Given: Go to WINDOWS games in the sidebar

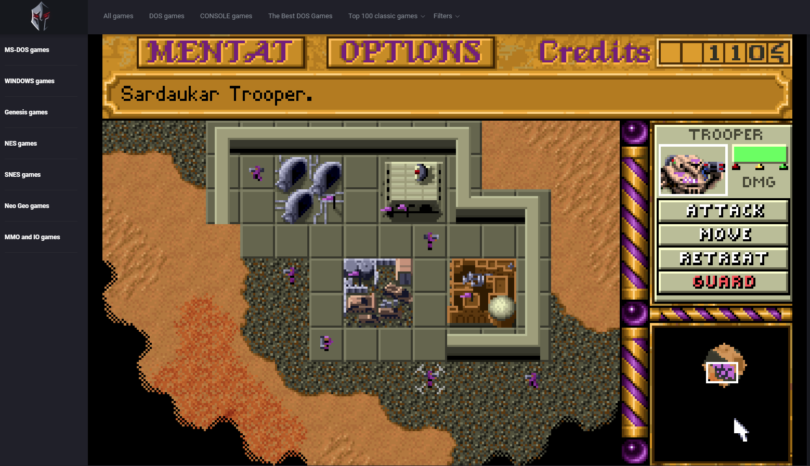Looking at the screenshot, I should [30, 81].
